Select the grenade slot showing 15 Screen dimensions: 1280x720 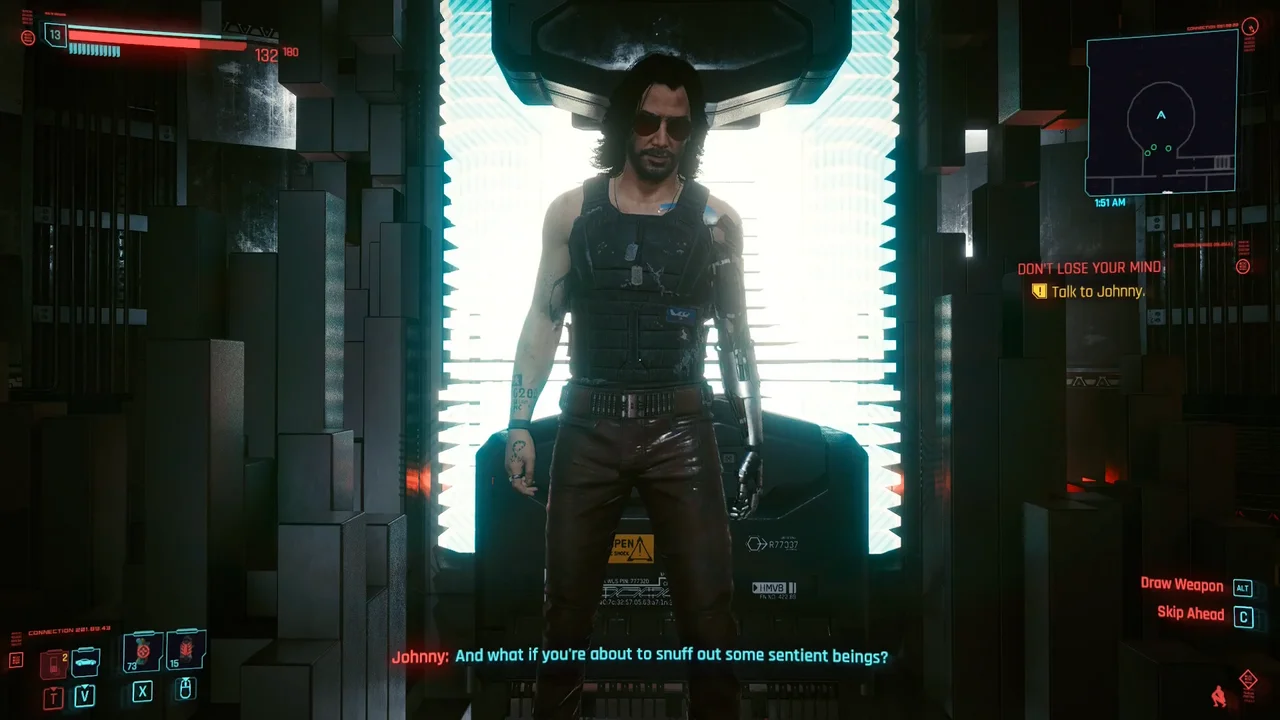(x=186, y=651)
